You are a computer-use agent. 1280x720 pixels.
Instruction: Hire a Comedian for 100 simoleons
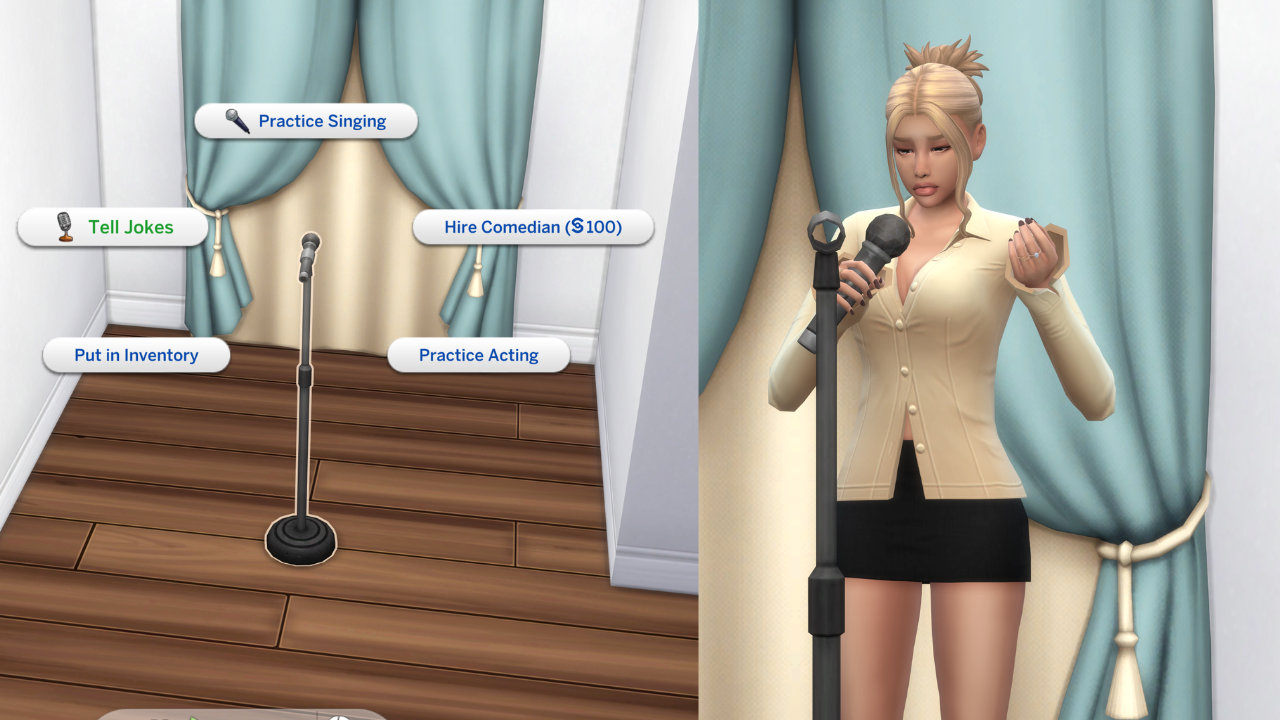pos(534,227)
